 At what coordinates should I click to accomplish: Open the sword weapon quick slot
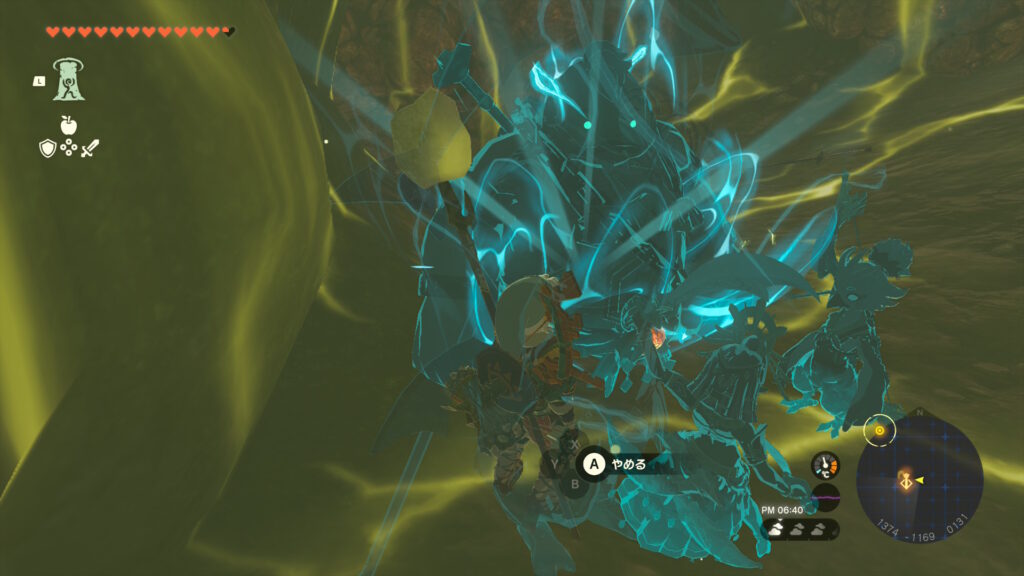click(x=91, y=149)
